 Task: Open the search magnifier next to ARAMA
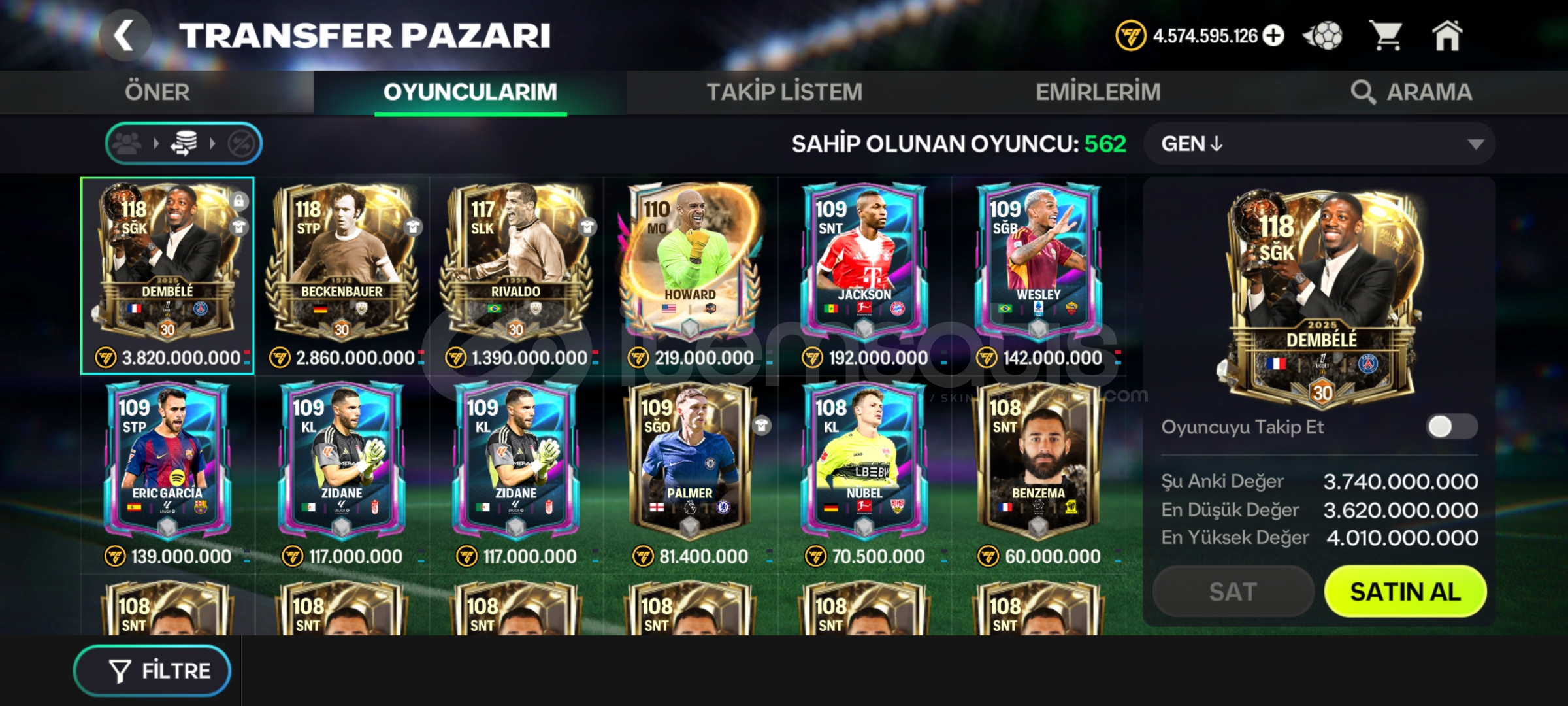[x=1363, y=93]
